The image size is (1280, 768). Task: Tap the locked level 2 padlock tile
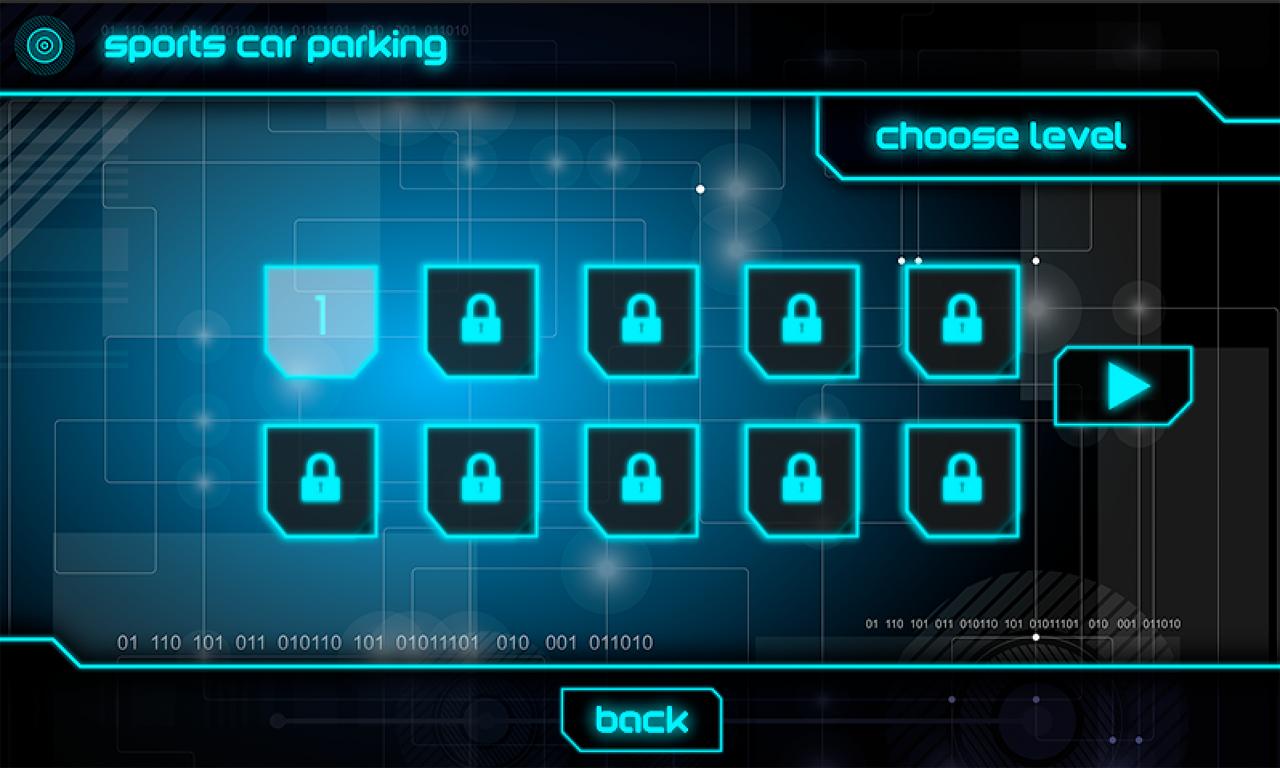[480, 320]
